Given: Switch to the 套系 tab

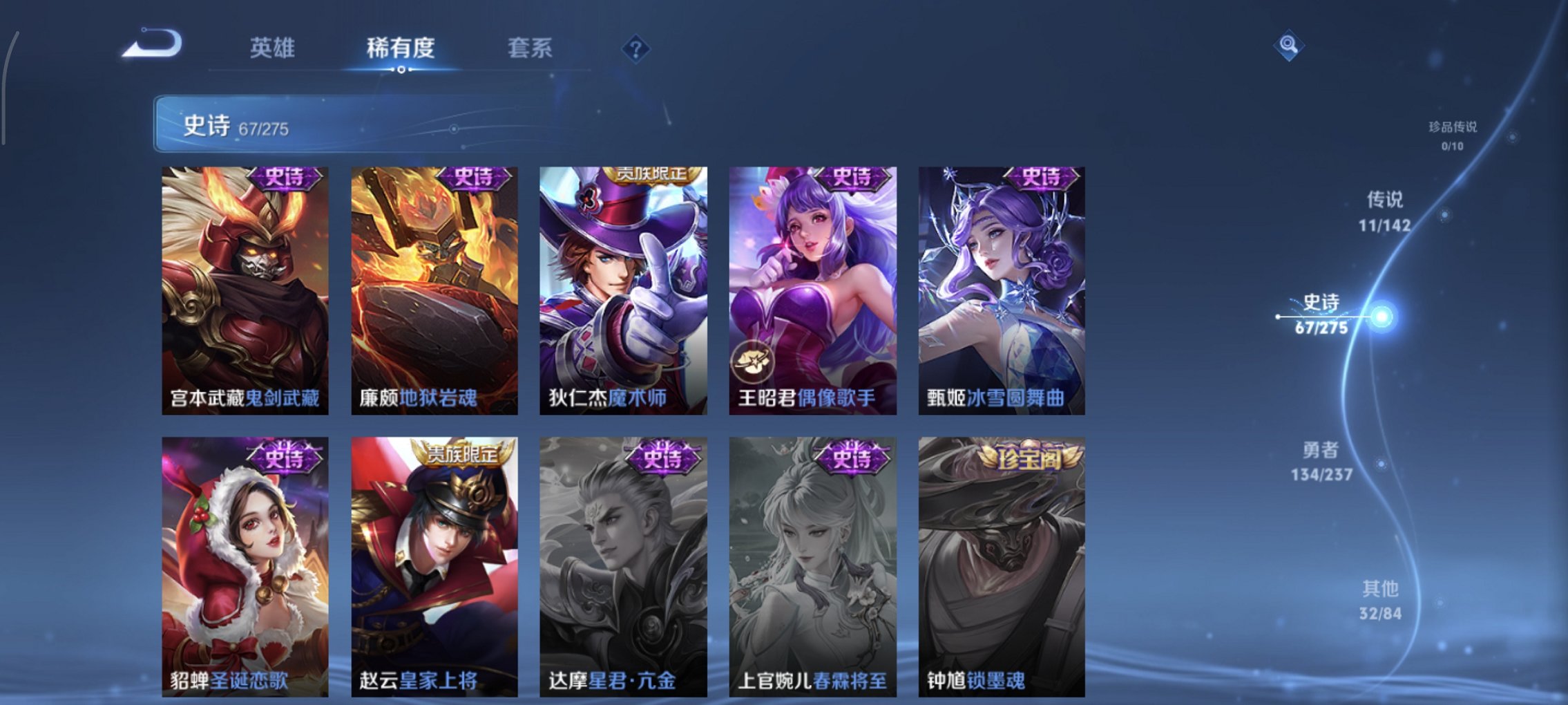Looking at the screenshot, I should (530, 48).
